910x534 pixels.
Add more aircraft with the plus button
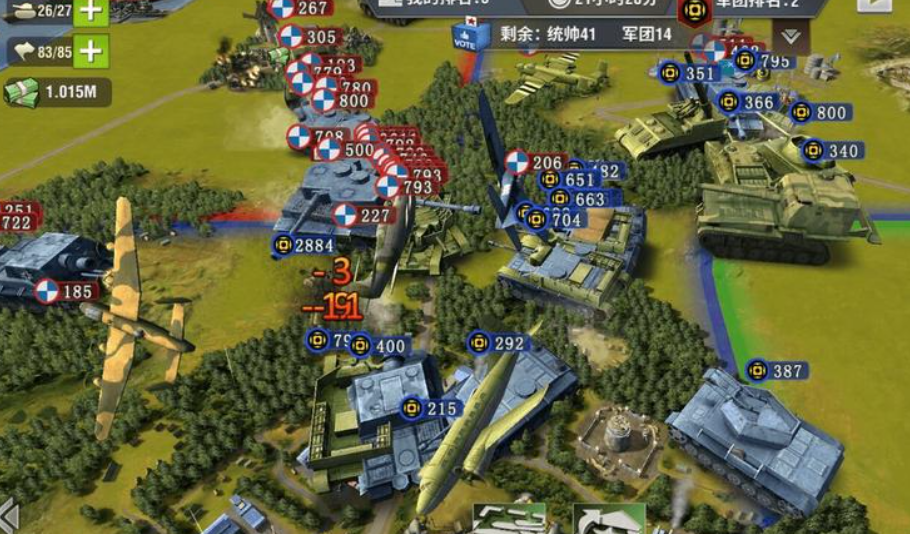click(x=90, y=50)
